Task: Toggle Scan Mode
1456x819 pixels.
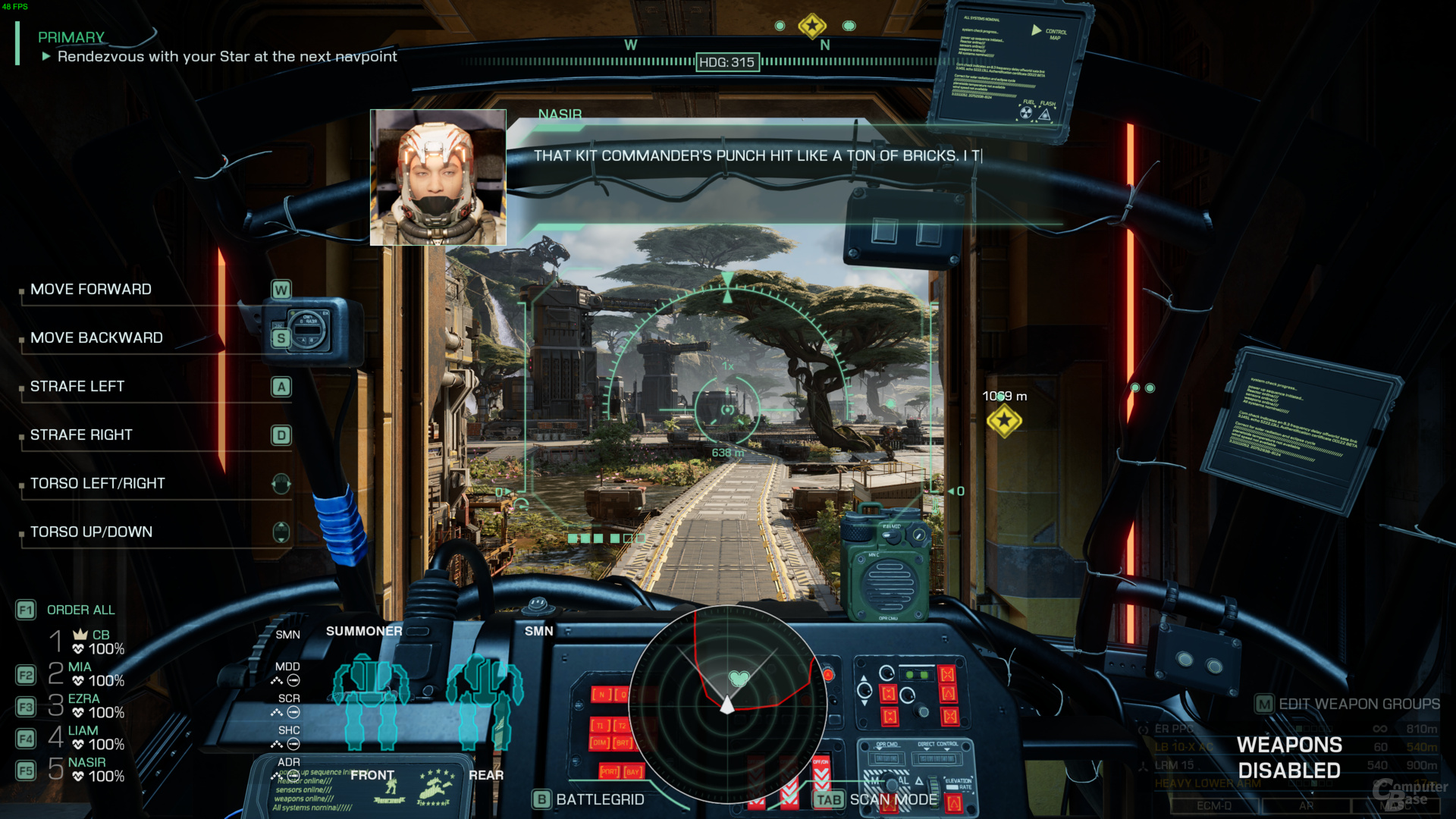Action: [x=893, y=799]
